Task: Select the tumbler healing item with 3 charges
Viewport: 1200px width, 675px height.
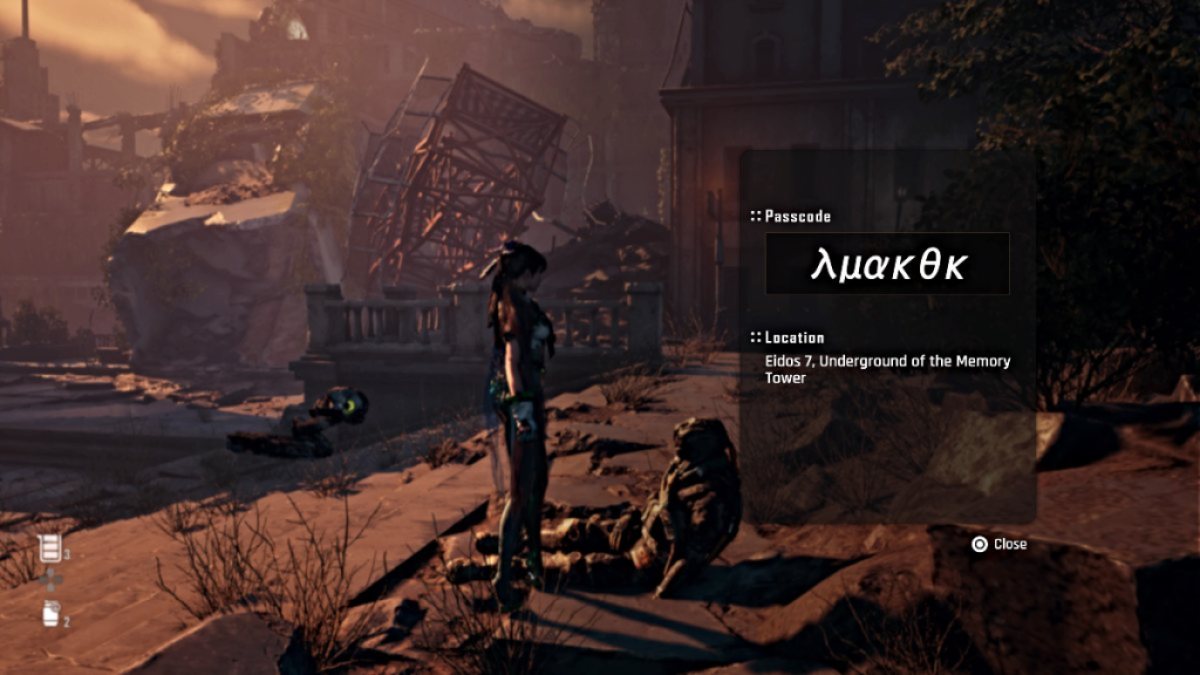Action: (x=48, y=547)
